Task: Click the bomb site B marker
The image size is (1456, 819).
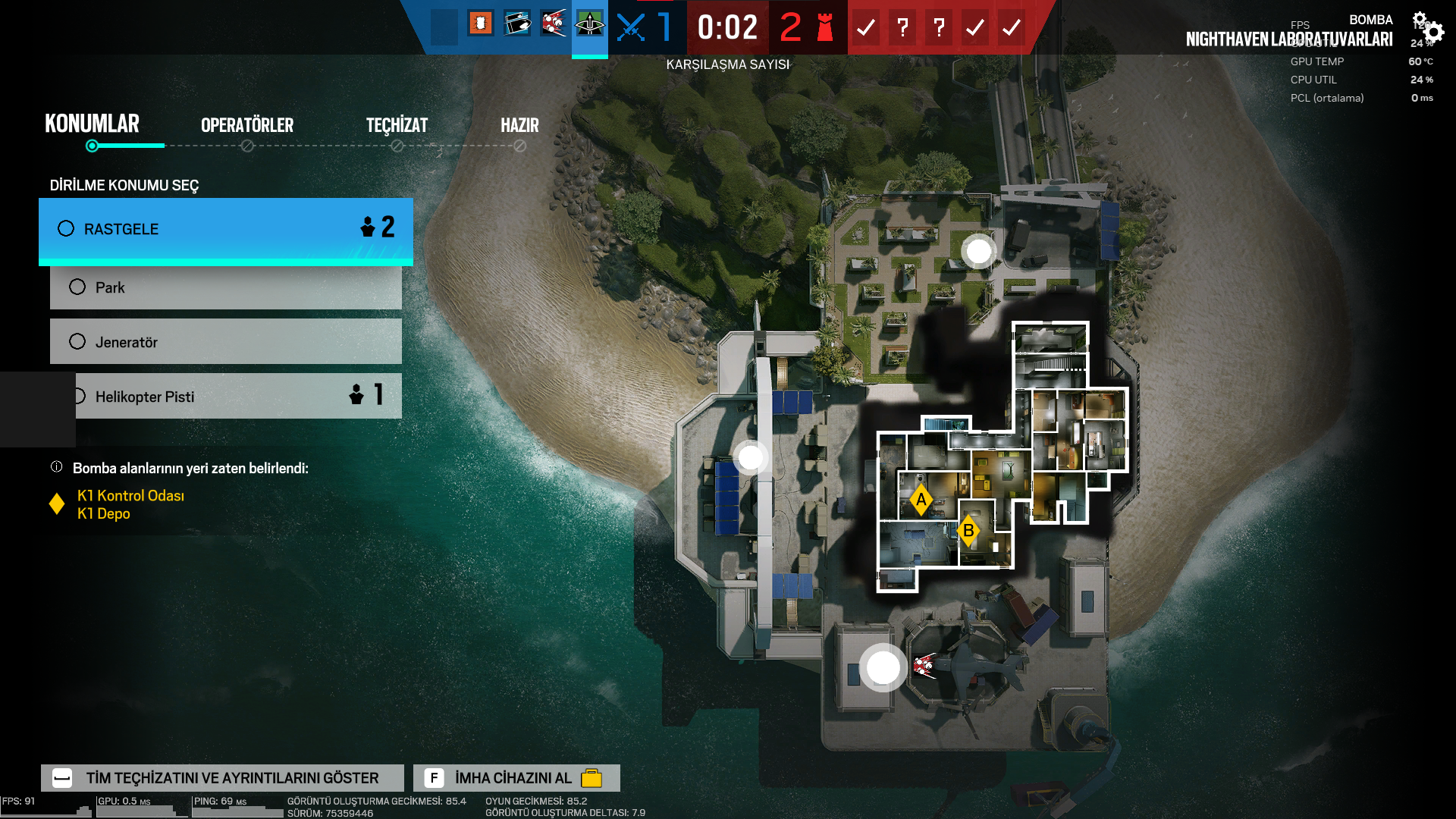Action: 968,531
